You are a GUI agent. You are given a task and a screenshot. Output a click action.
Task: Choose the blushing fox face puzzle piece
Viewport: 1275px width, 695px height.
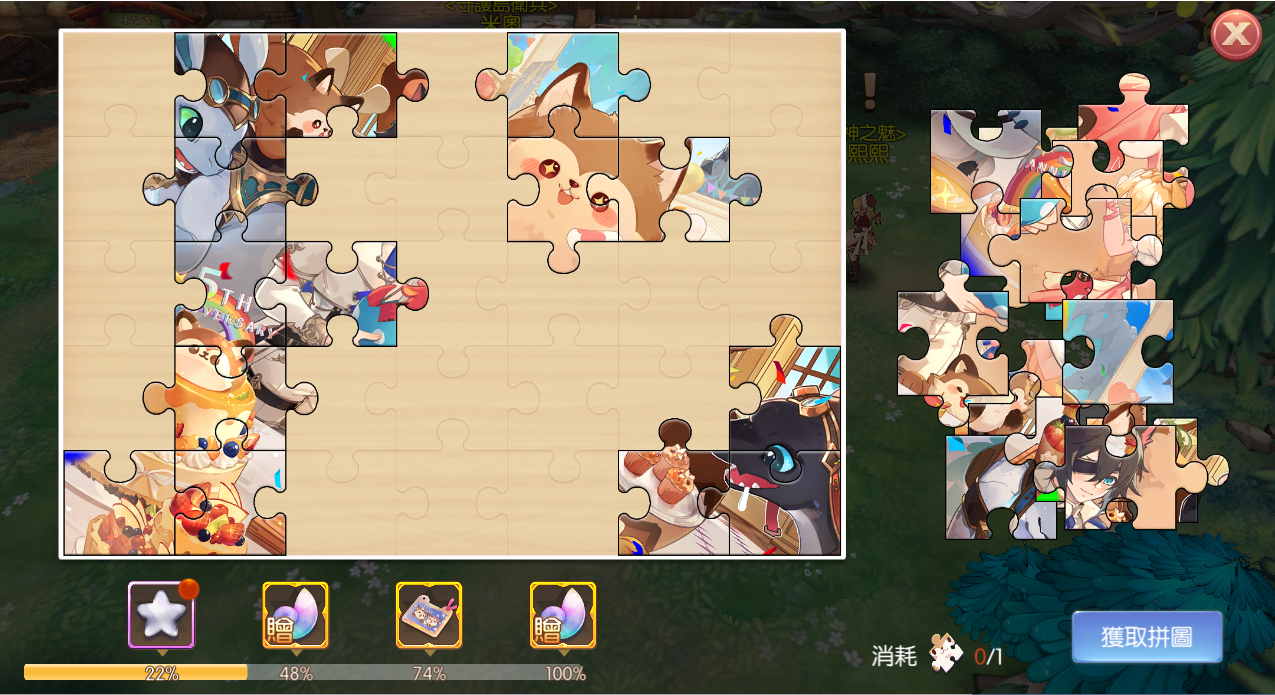coord(560,190)
